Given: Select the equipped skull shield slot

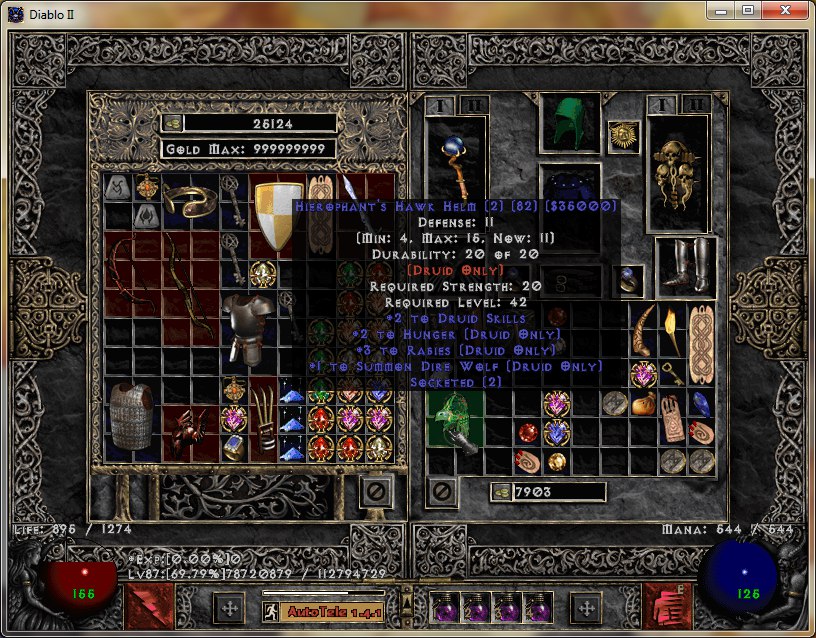Looking at the screenshot, I should (677, 174).
